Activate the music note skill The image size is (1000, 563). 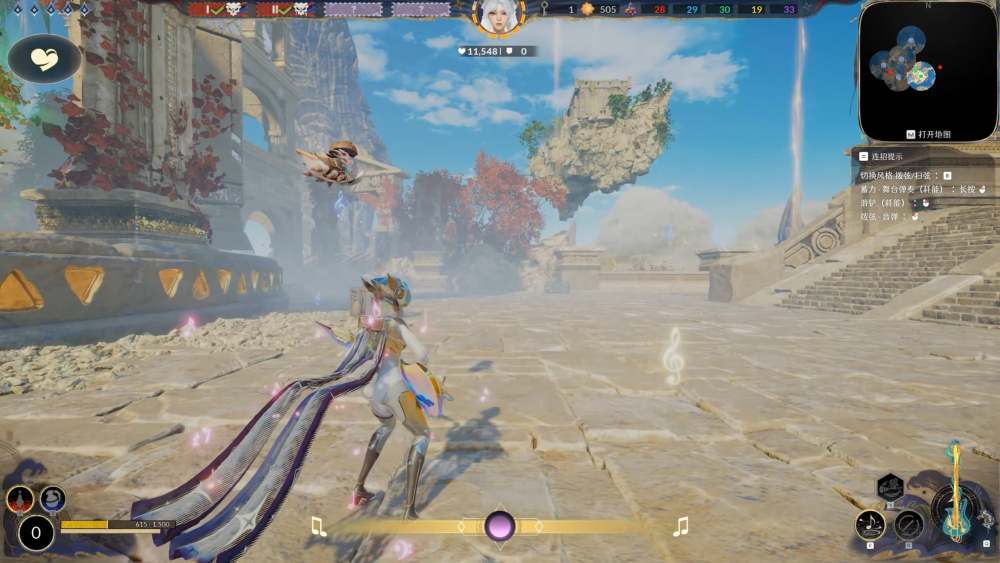point(871,523)
